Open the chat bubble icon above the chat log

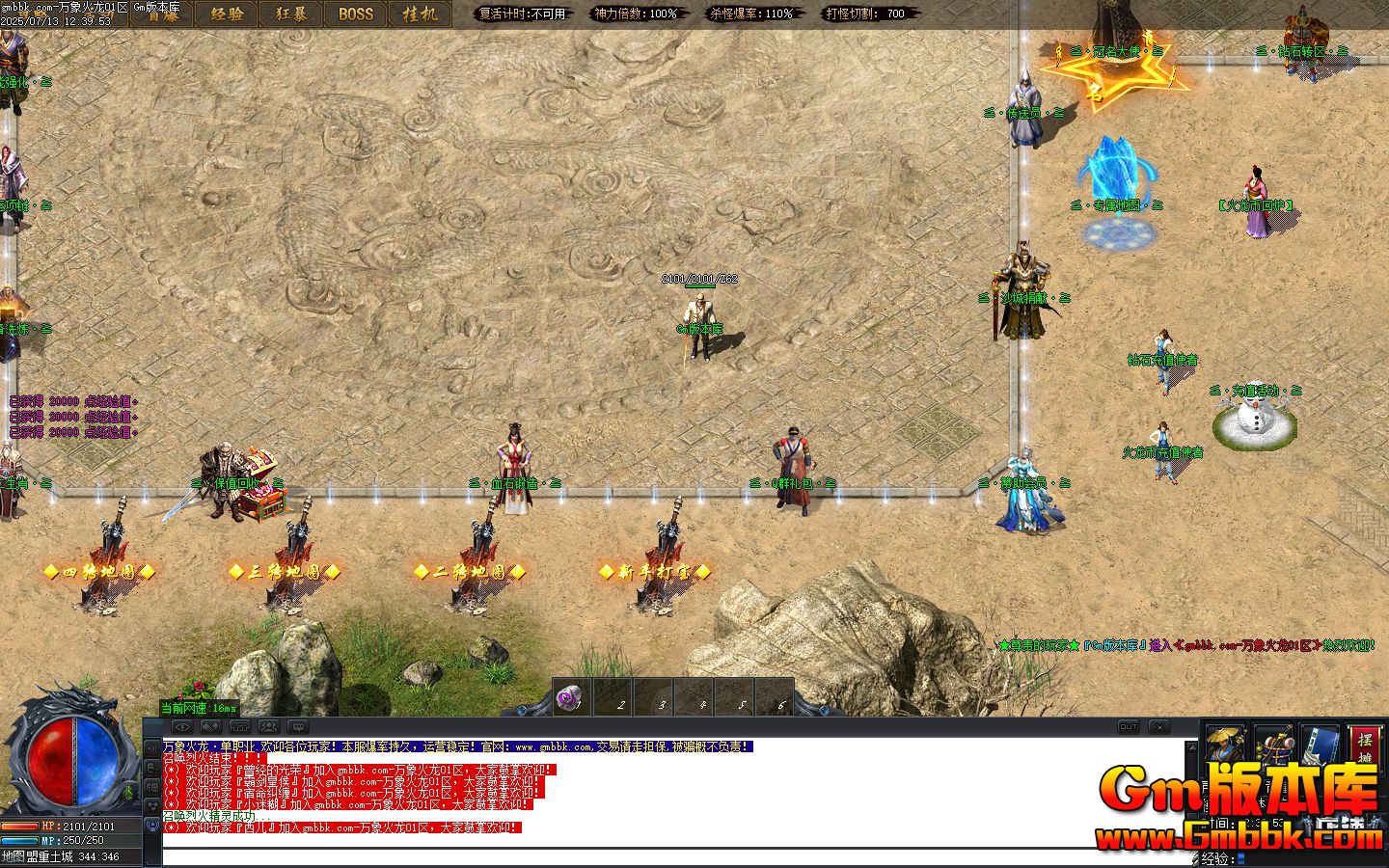point(299,727)
